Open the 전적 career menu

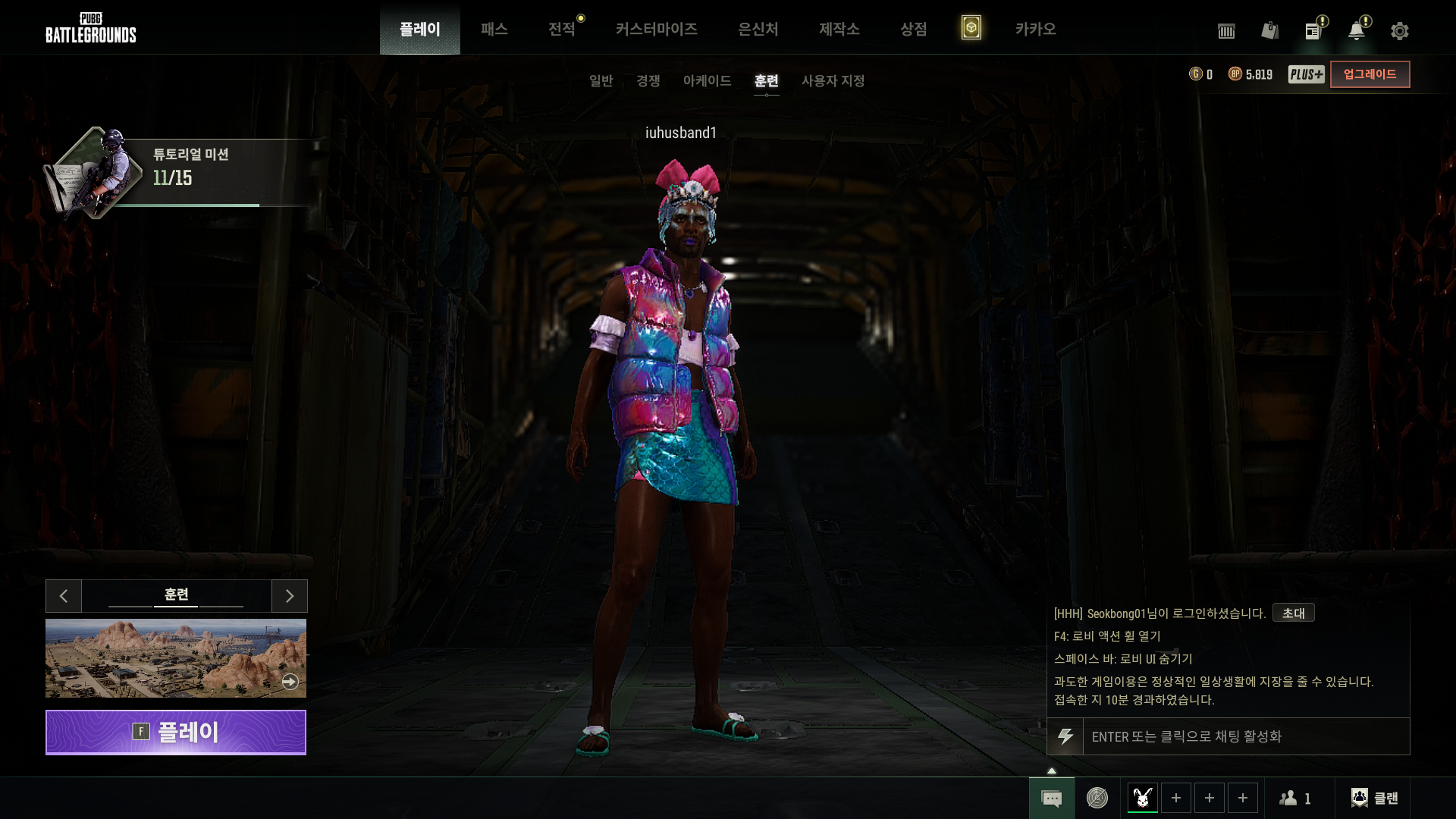(x=562, y=29)
